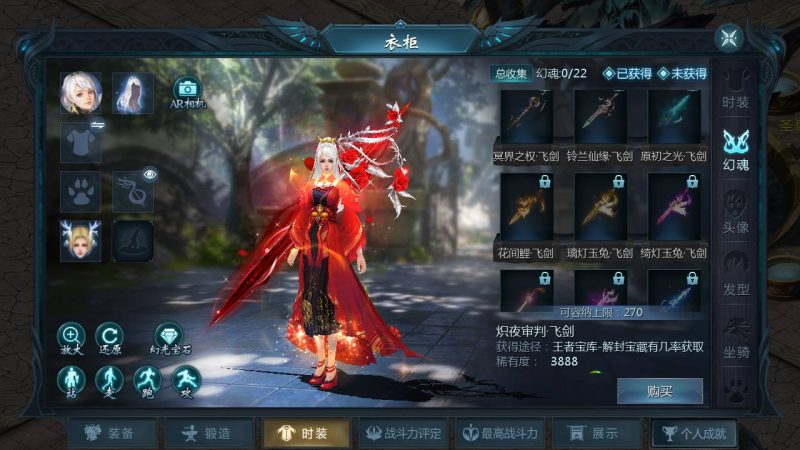Toggle the 已获得 obtained filter

627,73
